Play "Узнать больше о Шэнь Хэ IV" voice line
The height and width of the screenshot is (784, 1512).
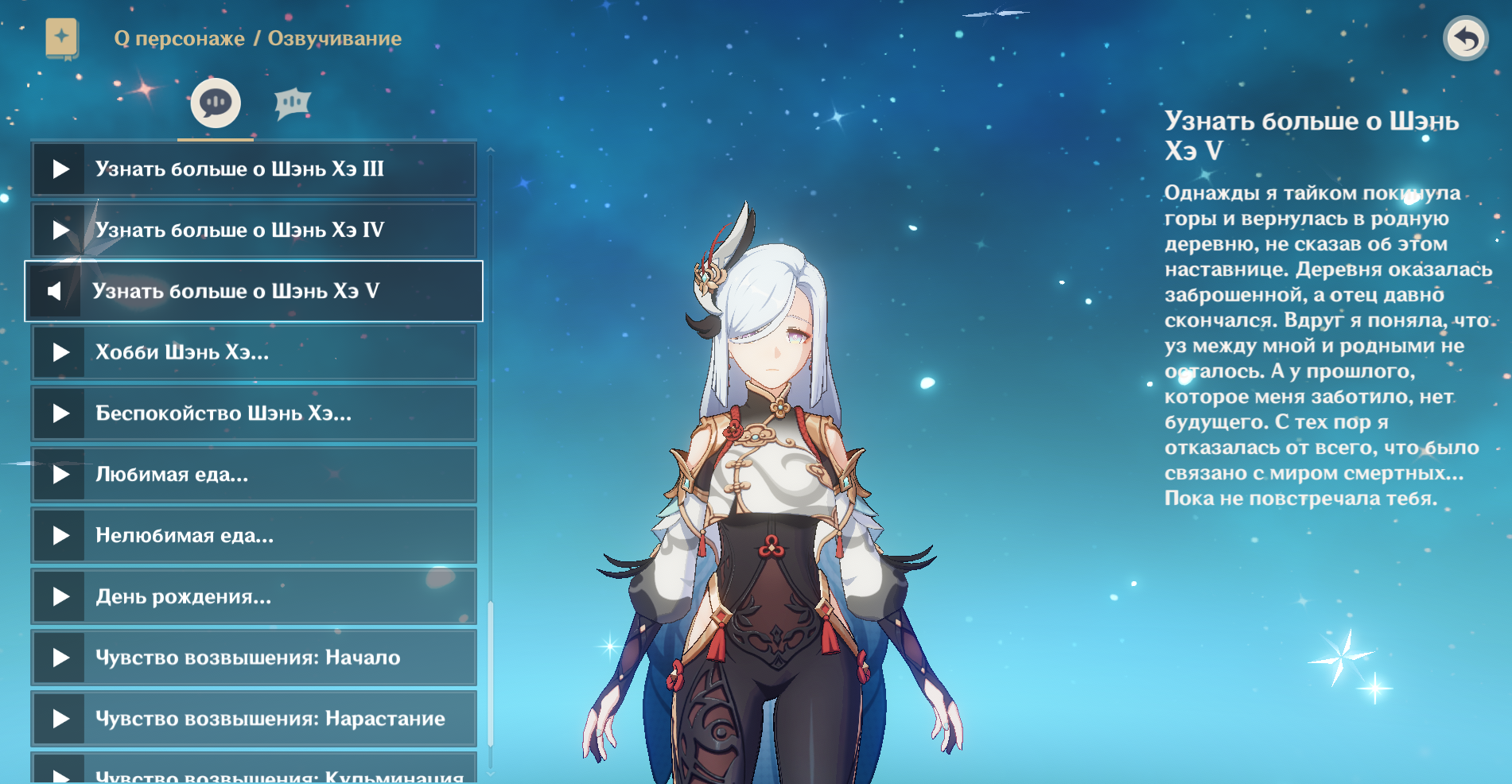[x=253, y=231]
